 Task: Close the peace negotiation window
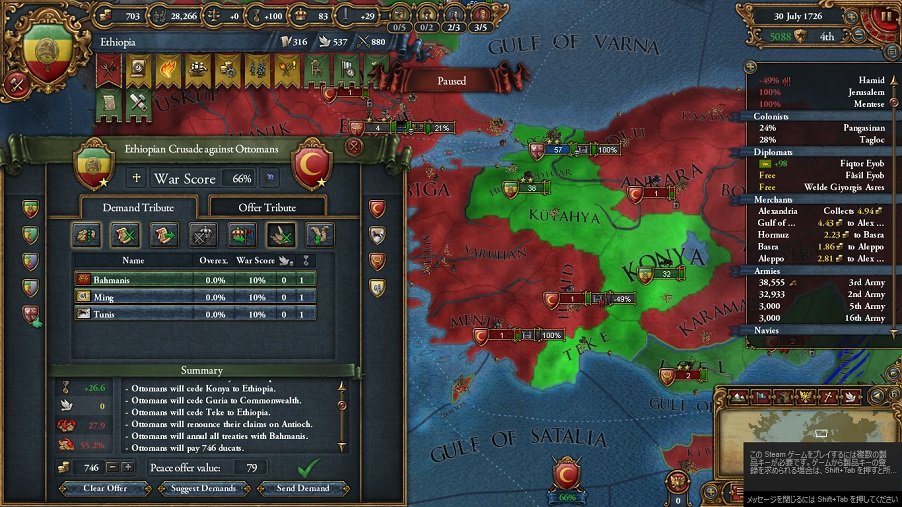click(x=353, y=146)
